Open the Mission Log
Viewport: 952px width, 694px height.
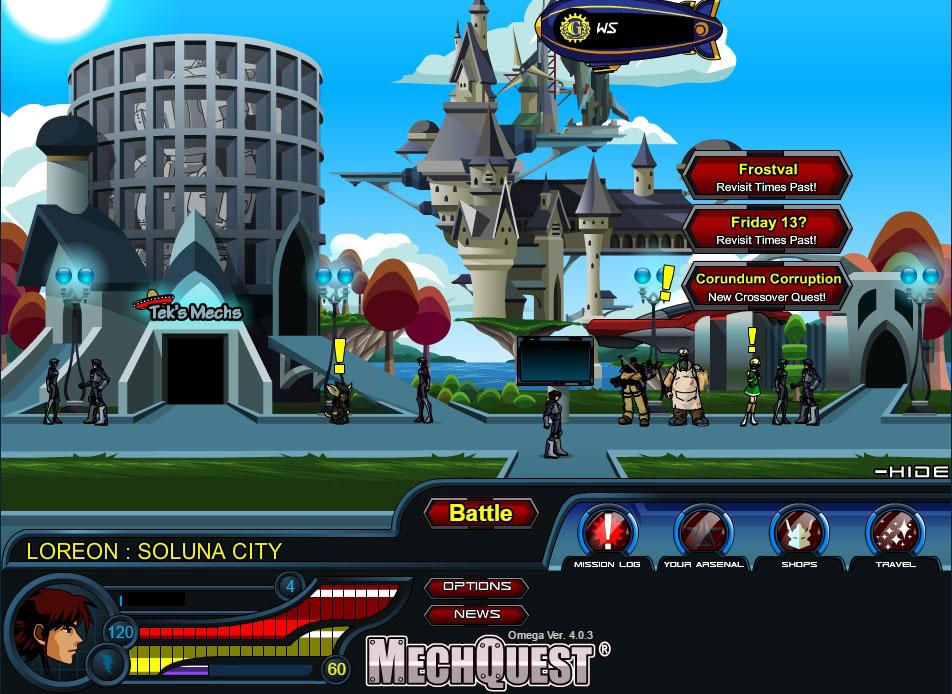(x=607, y=532)
